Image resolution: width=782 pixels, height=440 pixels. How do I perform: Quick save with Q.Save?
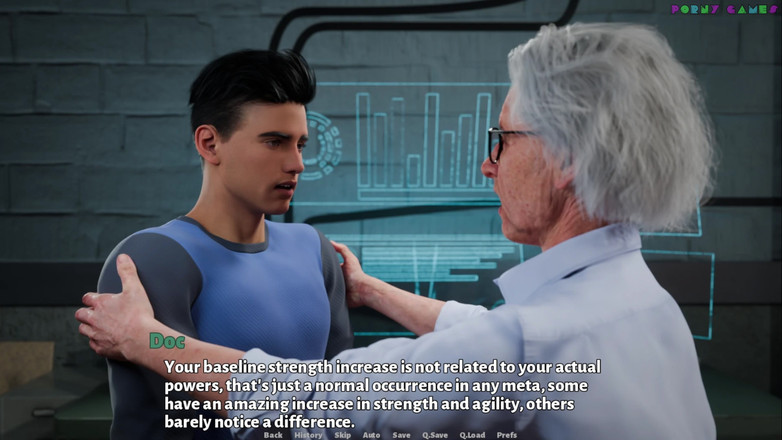(x=435, y=435)
